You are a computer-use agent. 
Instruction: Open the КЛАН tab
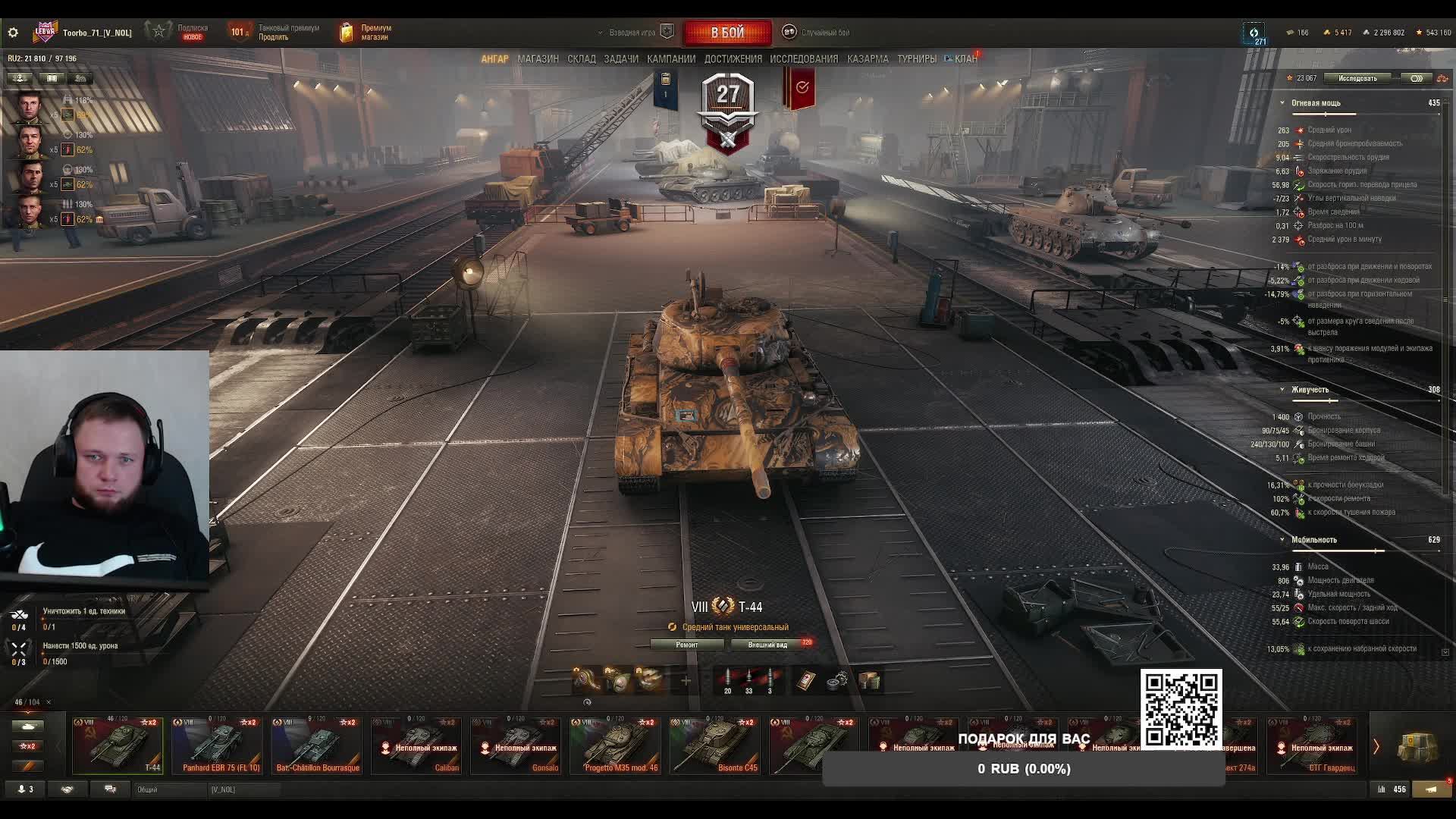(x=965, y=58)
